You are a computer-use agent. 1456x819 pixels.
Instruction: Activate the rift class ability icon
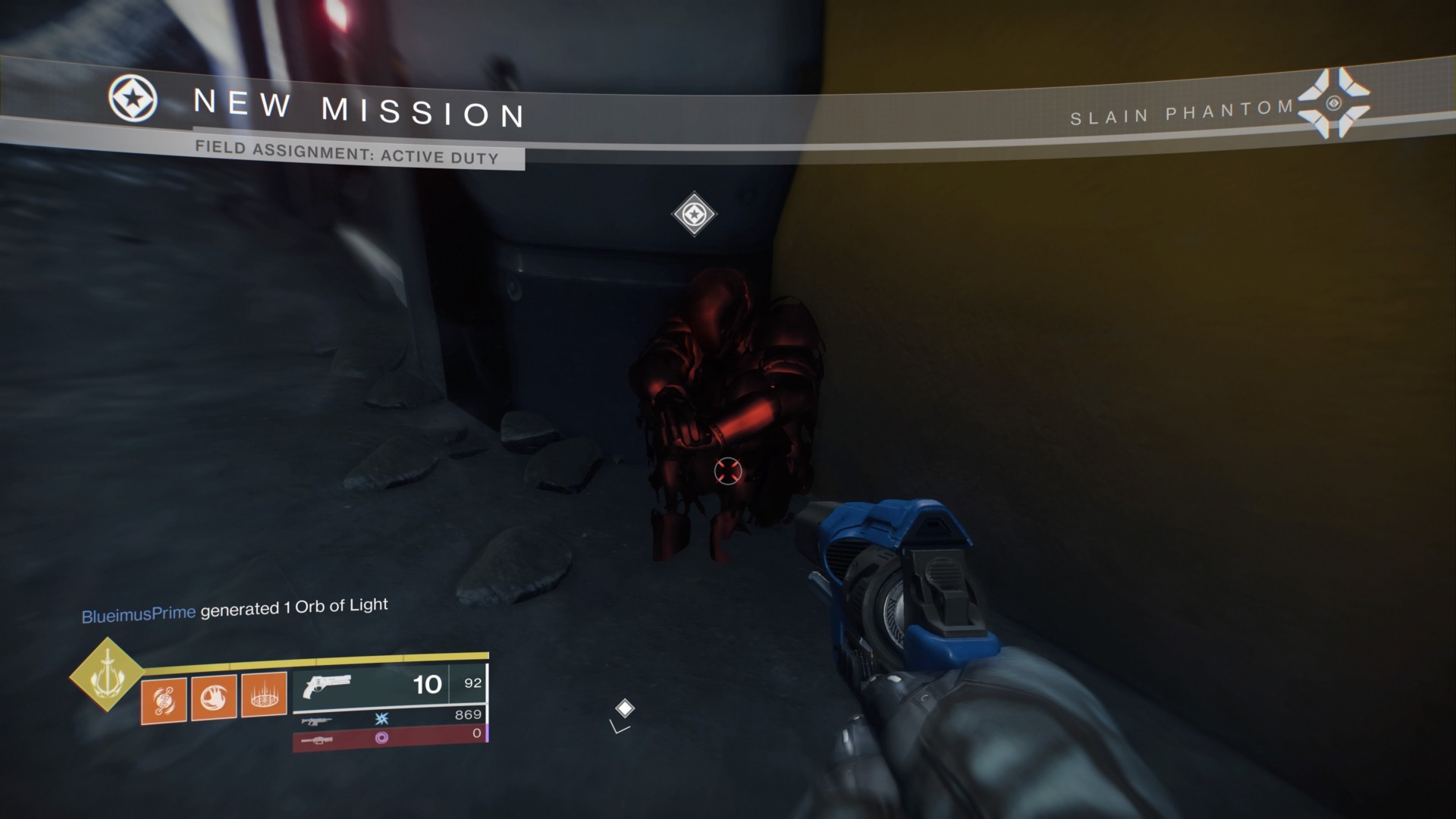(x=264, y=695)
